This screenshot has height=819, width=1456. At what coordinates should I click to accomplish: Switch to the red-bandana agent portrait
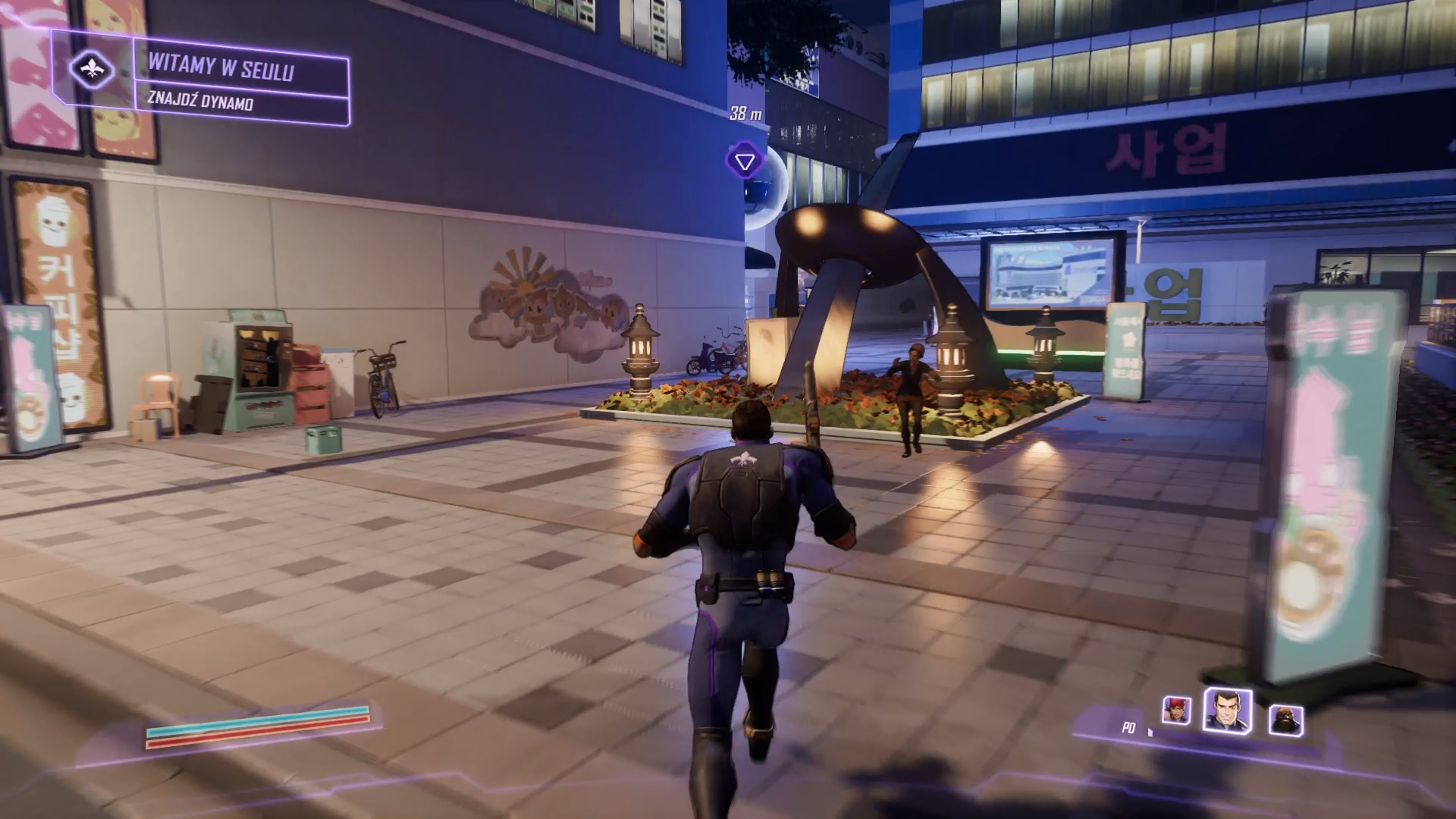(1176, 711)
